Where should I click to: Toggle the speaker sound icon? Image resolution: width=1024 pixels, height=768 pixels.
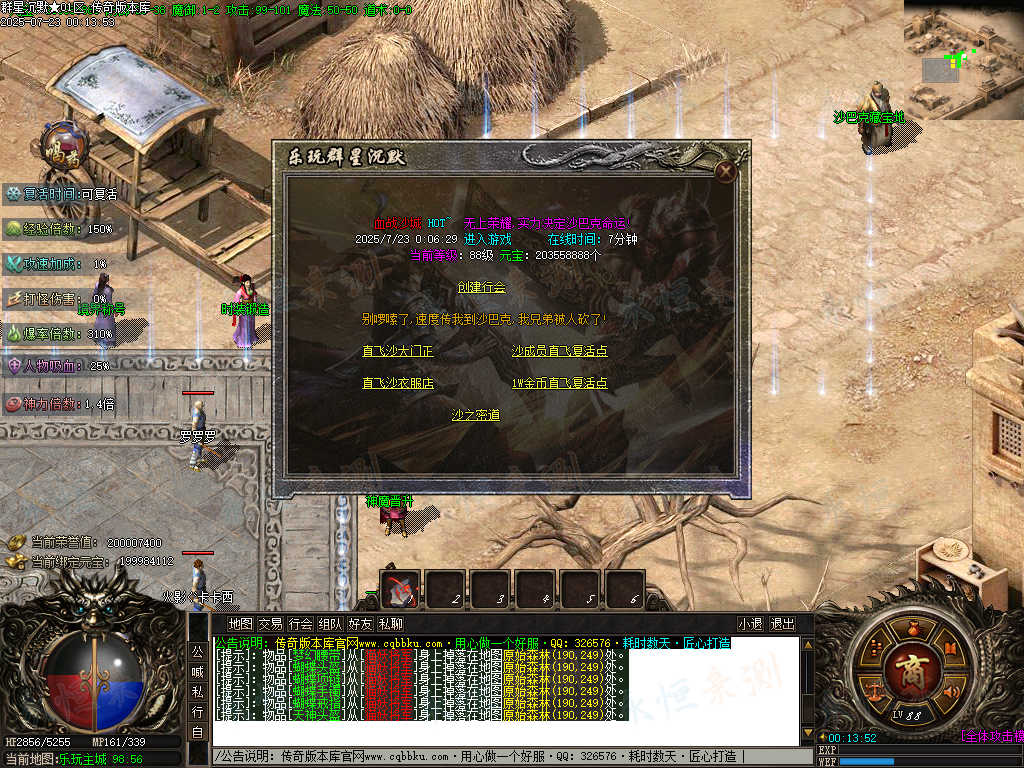click(x=951, y=691)
